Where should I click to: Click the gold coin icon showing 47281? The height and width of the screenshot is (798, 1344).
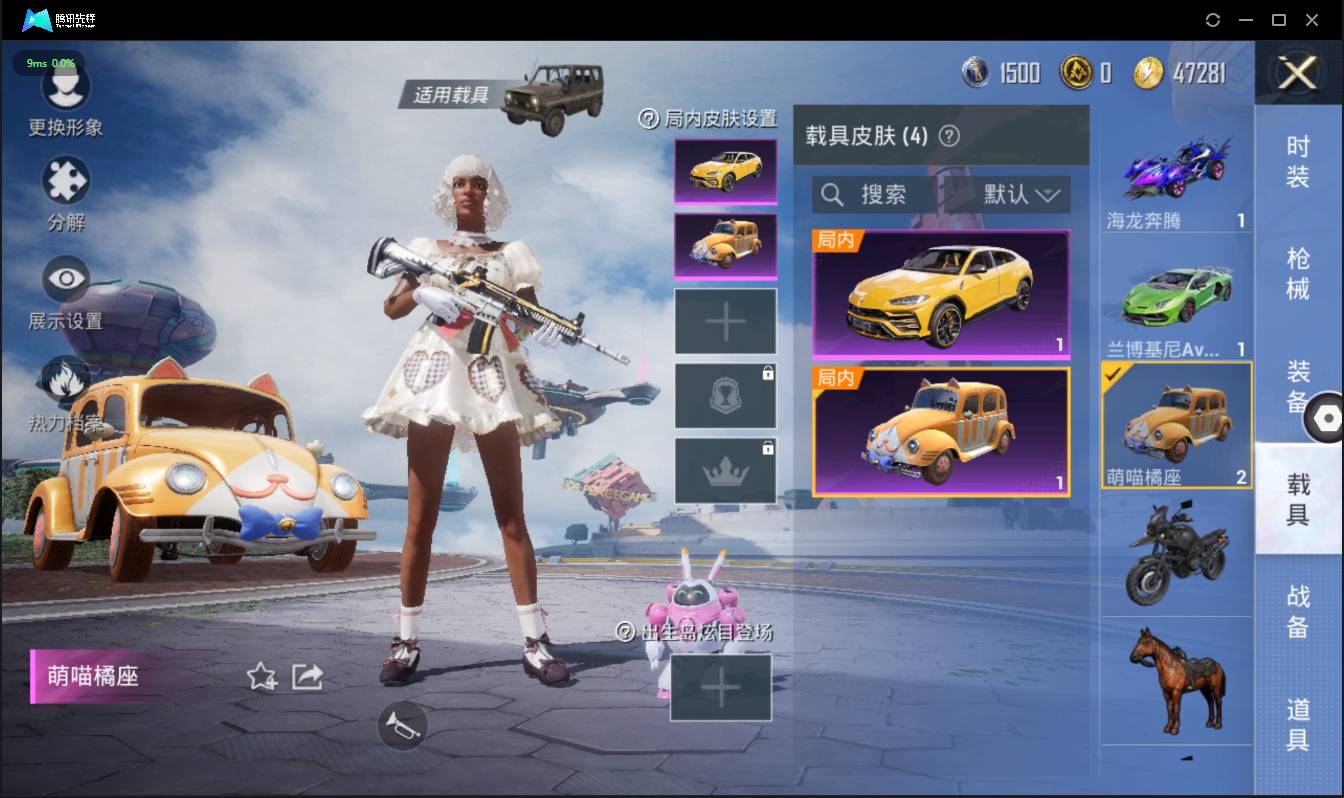coord(1147,73)
